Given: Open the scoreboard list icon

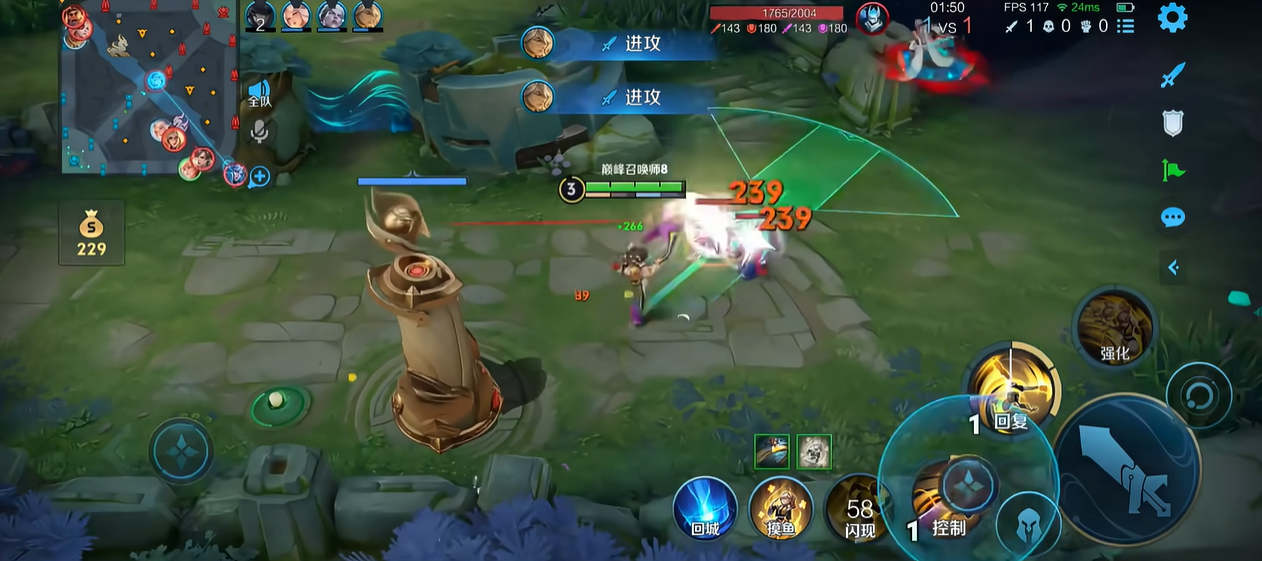Looking at the screenshot, I should click(1126, 26).
